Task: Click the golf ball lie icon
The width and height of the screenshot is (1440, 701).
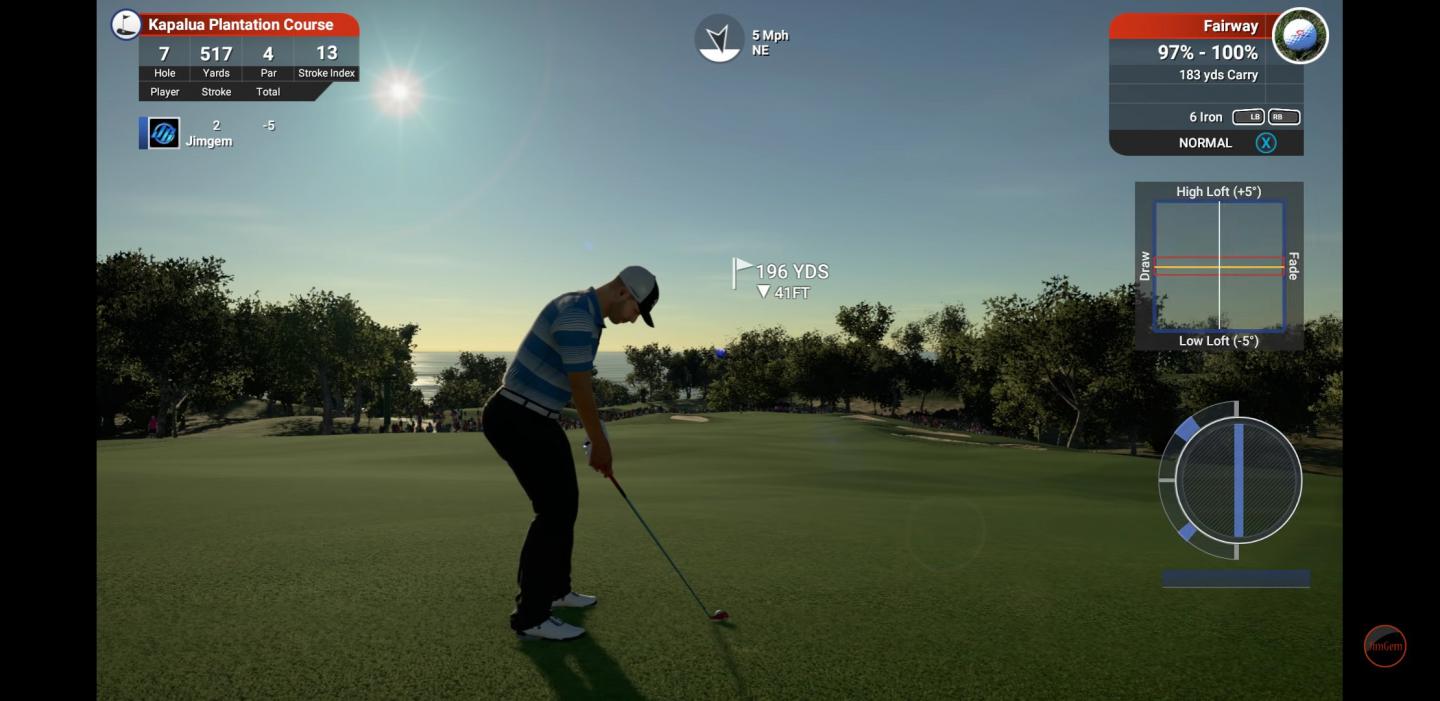Action: coord(1299,36)
